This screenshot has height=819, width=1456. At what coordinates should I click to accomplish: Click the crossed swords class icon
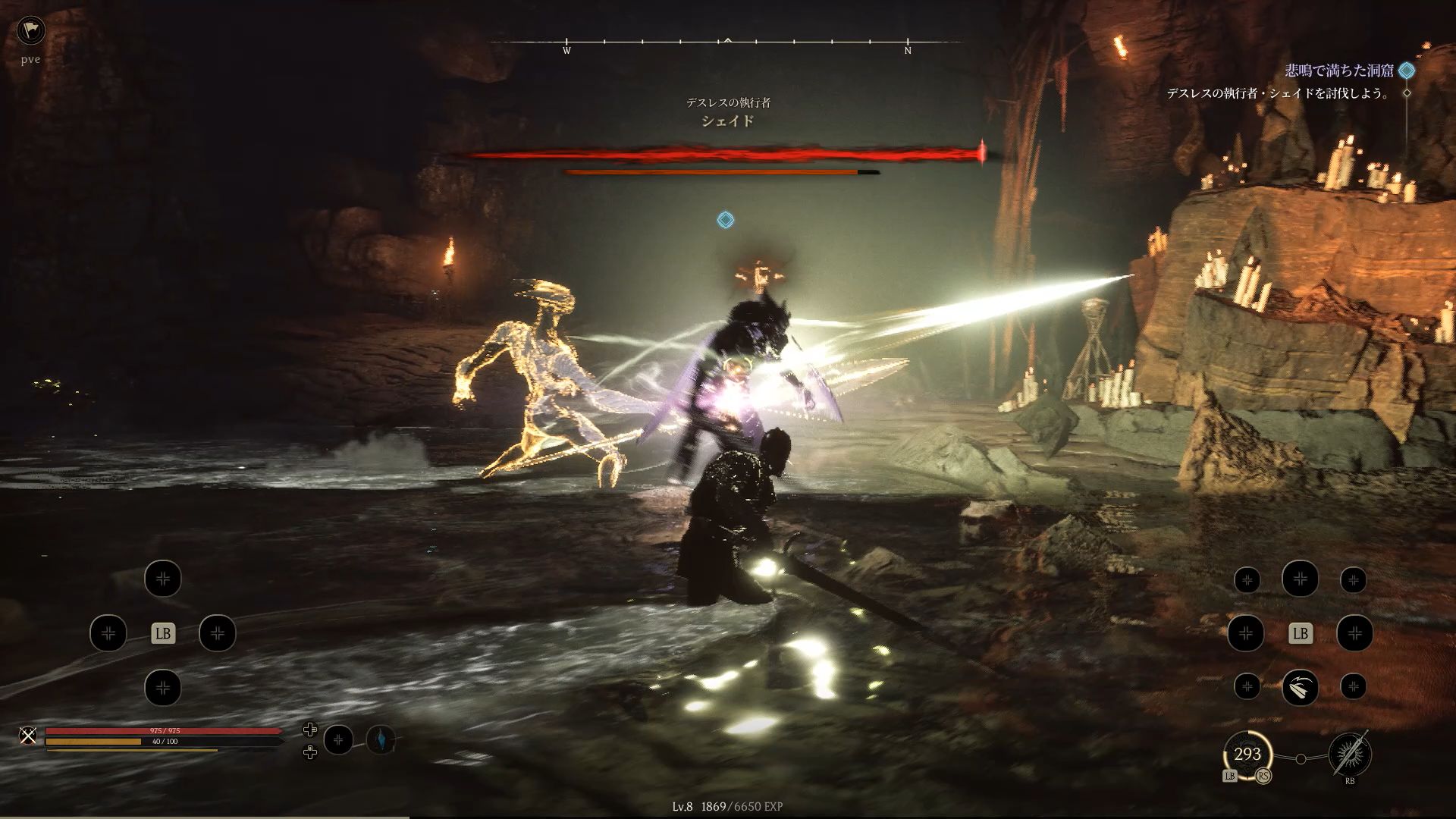[x=28, y=735]
